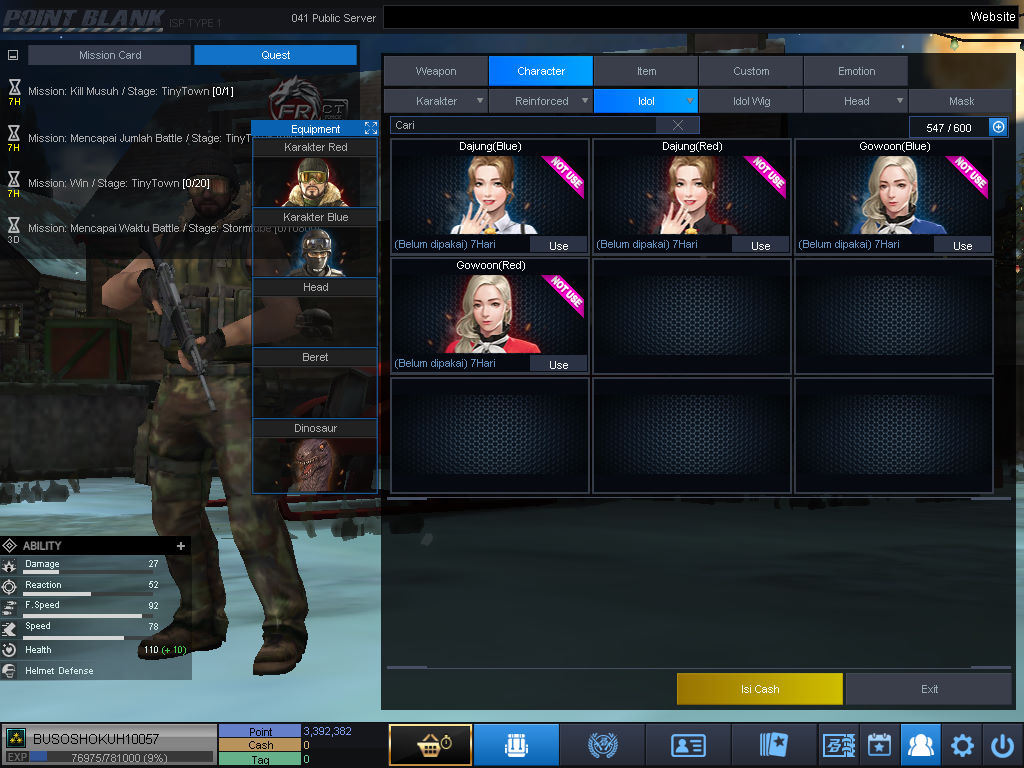1024x768 pixels.
Task: Expand inventory capacity with the plus button
Action: click(x=998, y=127)
